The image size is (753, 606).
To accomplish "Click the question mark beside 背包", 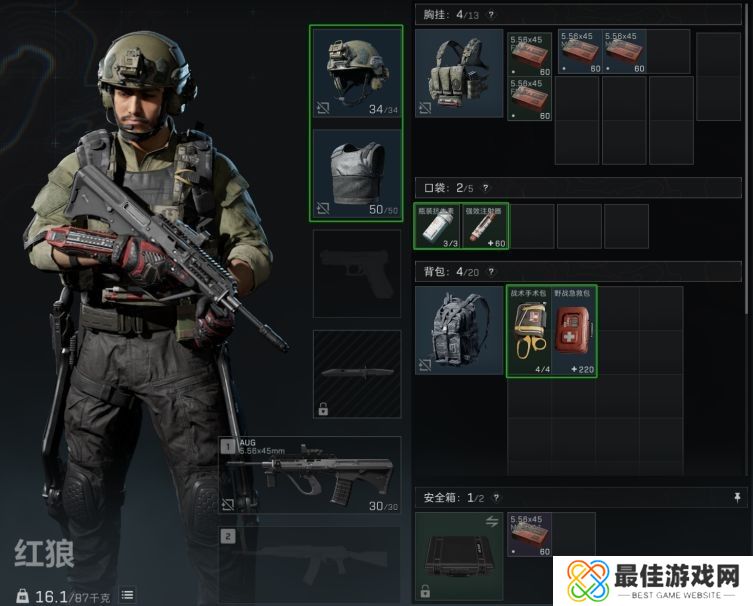I will (x=491, y=271).
